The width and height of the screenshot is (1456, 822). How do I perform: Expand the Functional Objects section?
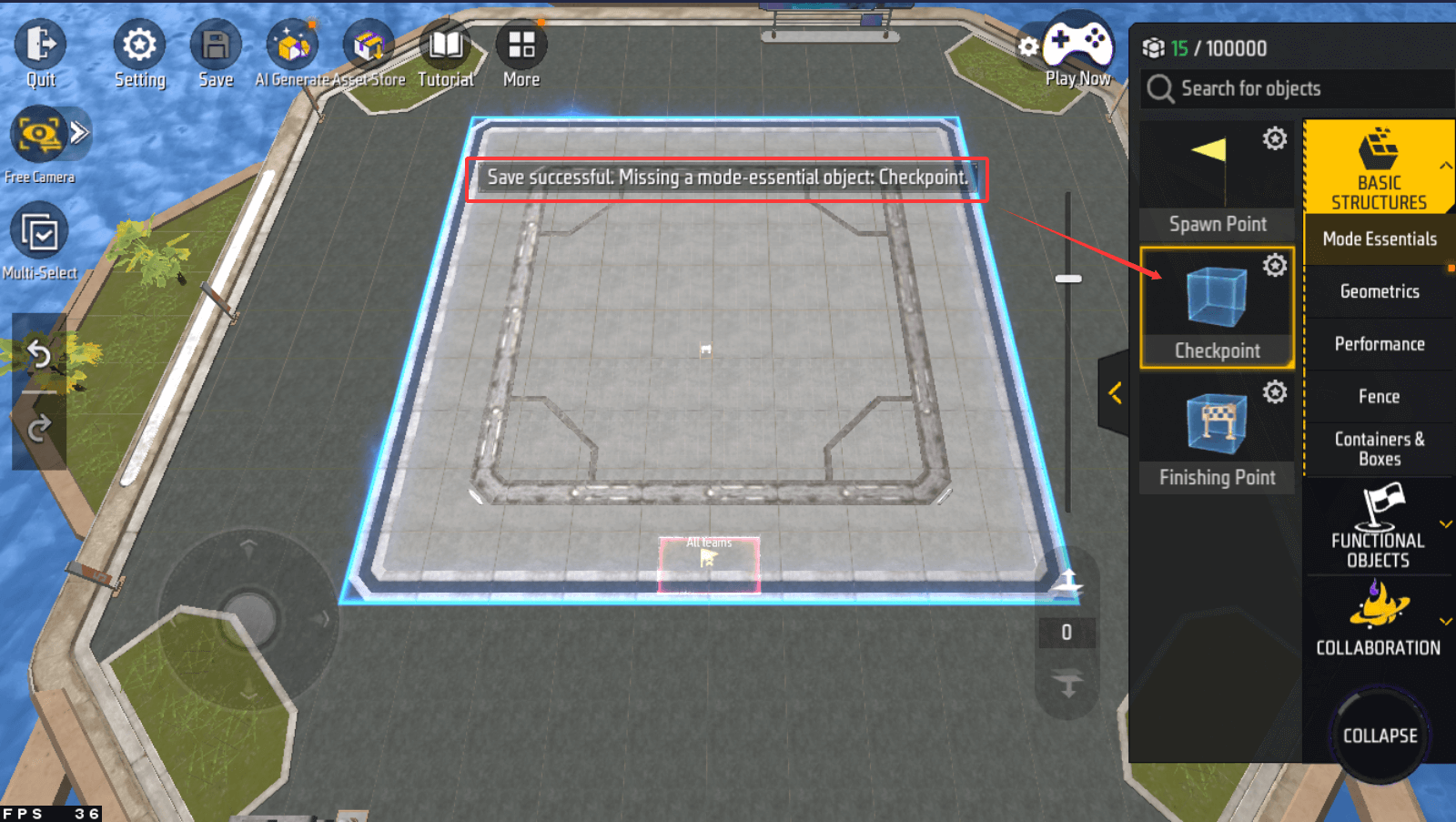pos(1379,528)
